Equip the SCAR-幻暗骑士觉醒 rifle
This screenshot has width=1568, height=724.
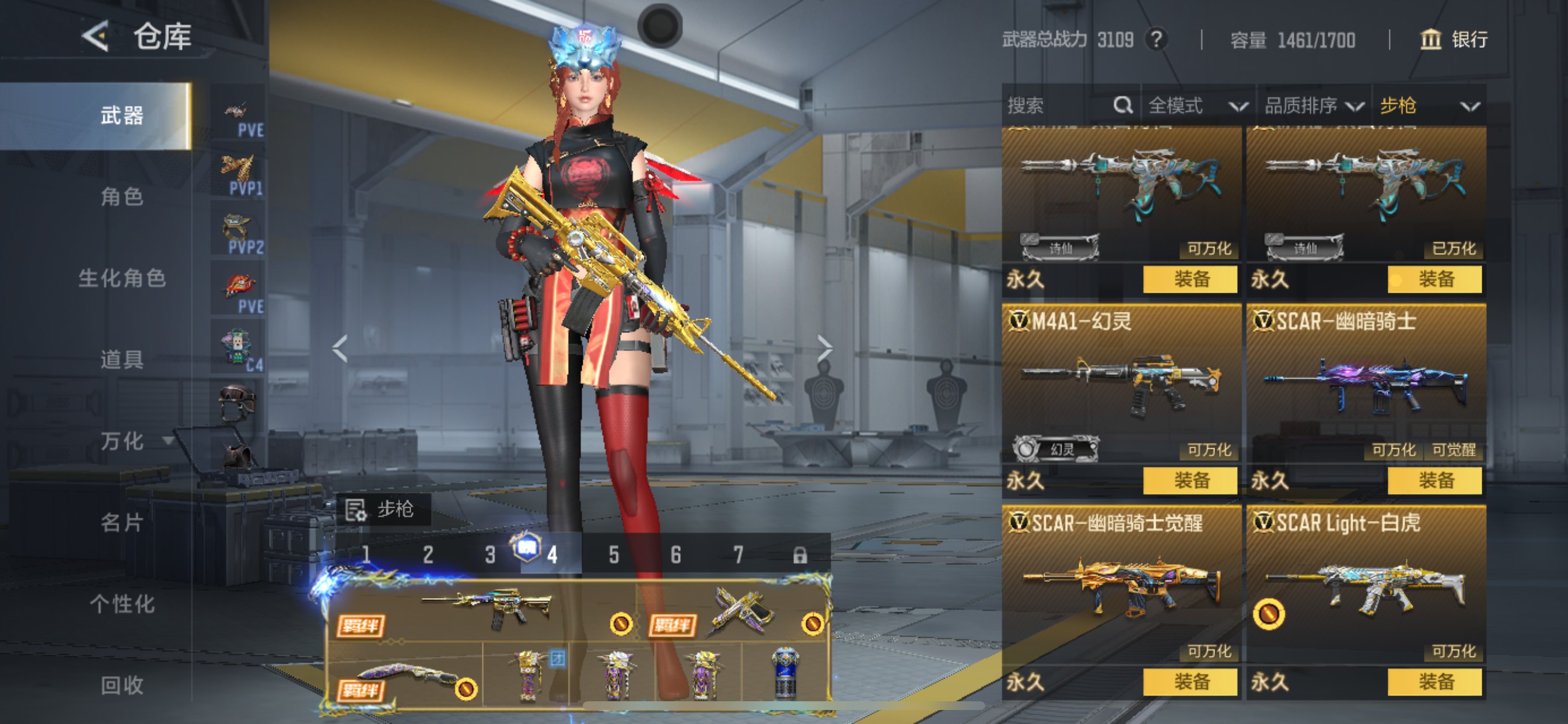coord(1190,682)
